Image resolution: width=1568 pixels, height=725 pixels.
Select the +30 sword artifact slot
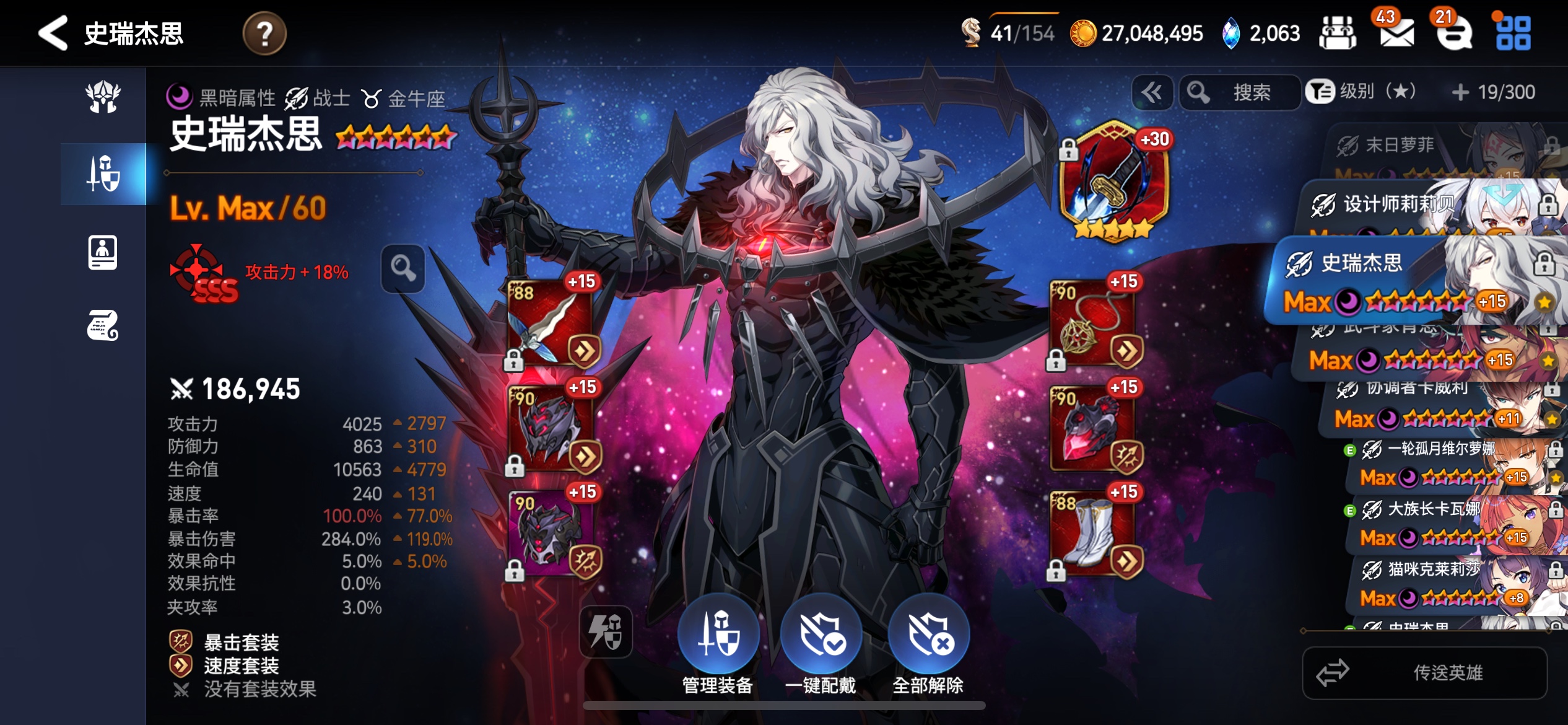coord(1113,180)
